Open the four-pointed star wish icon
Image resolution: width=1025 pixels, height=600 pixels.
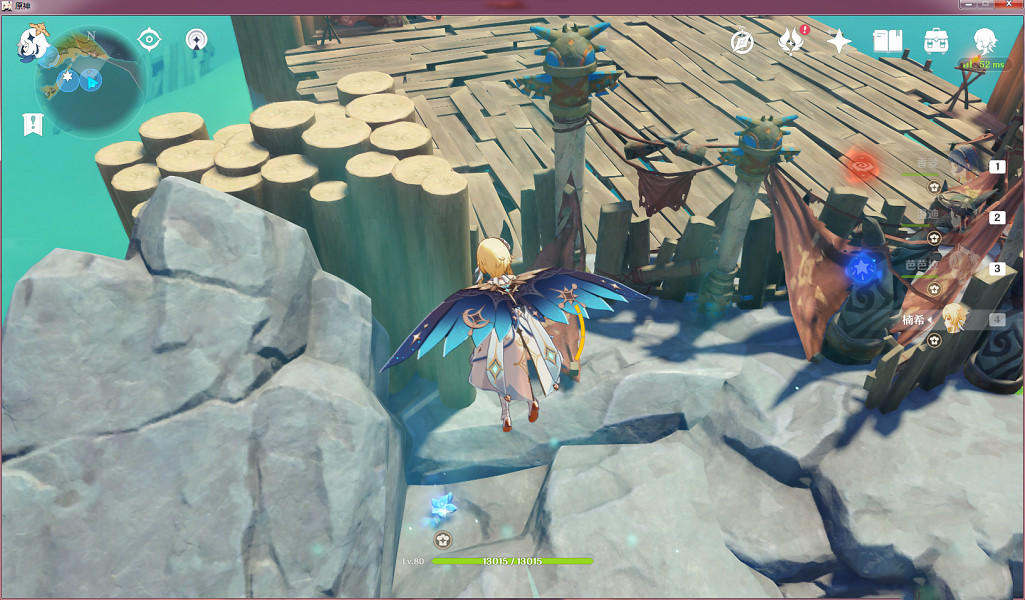840,41
